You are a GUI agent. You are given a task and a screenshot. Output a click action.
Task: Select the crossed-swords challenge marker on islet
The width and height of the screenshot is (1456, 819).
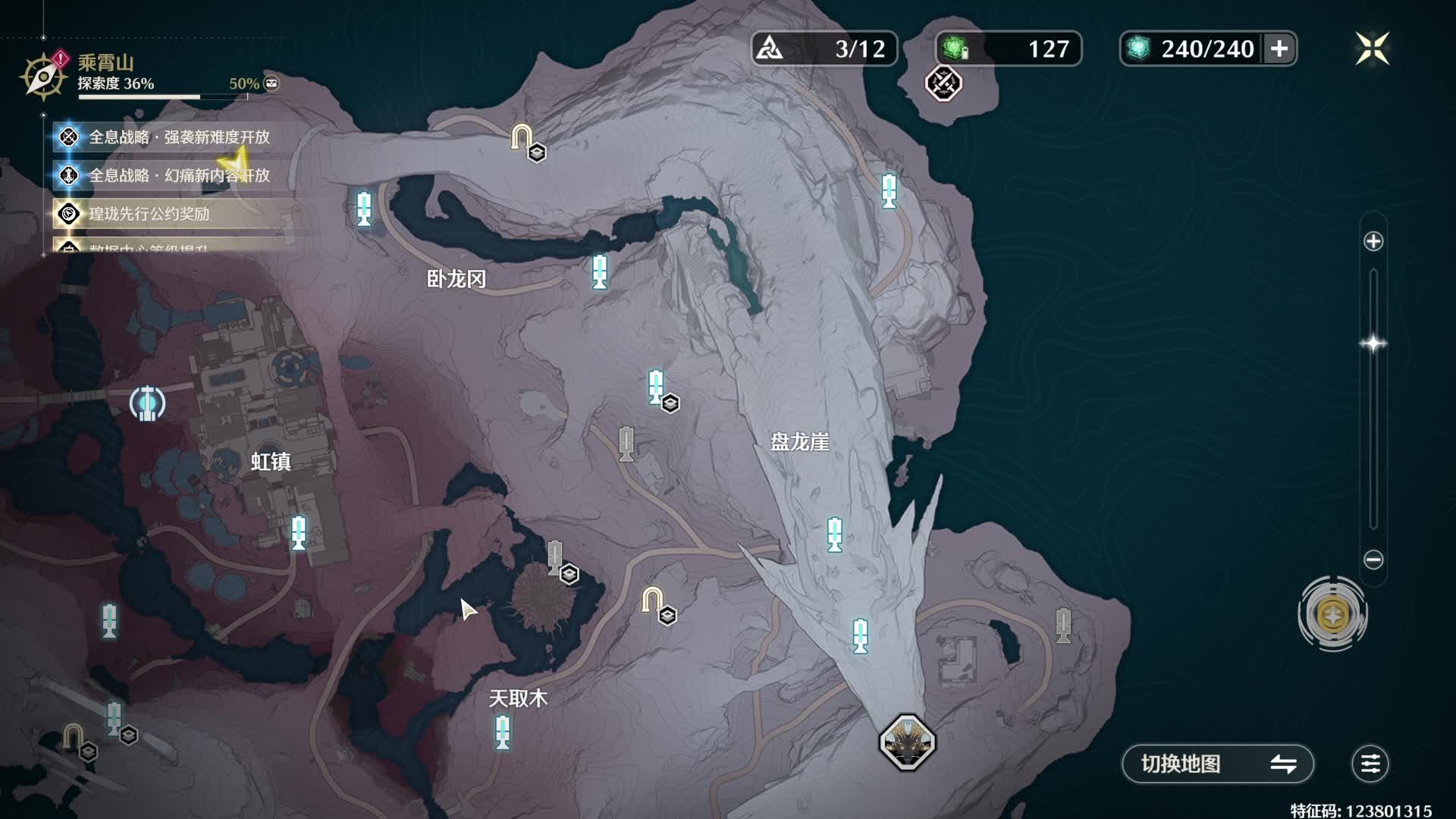[943, 83]
